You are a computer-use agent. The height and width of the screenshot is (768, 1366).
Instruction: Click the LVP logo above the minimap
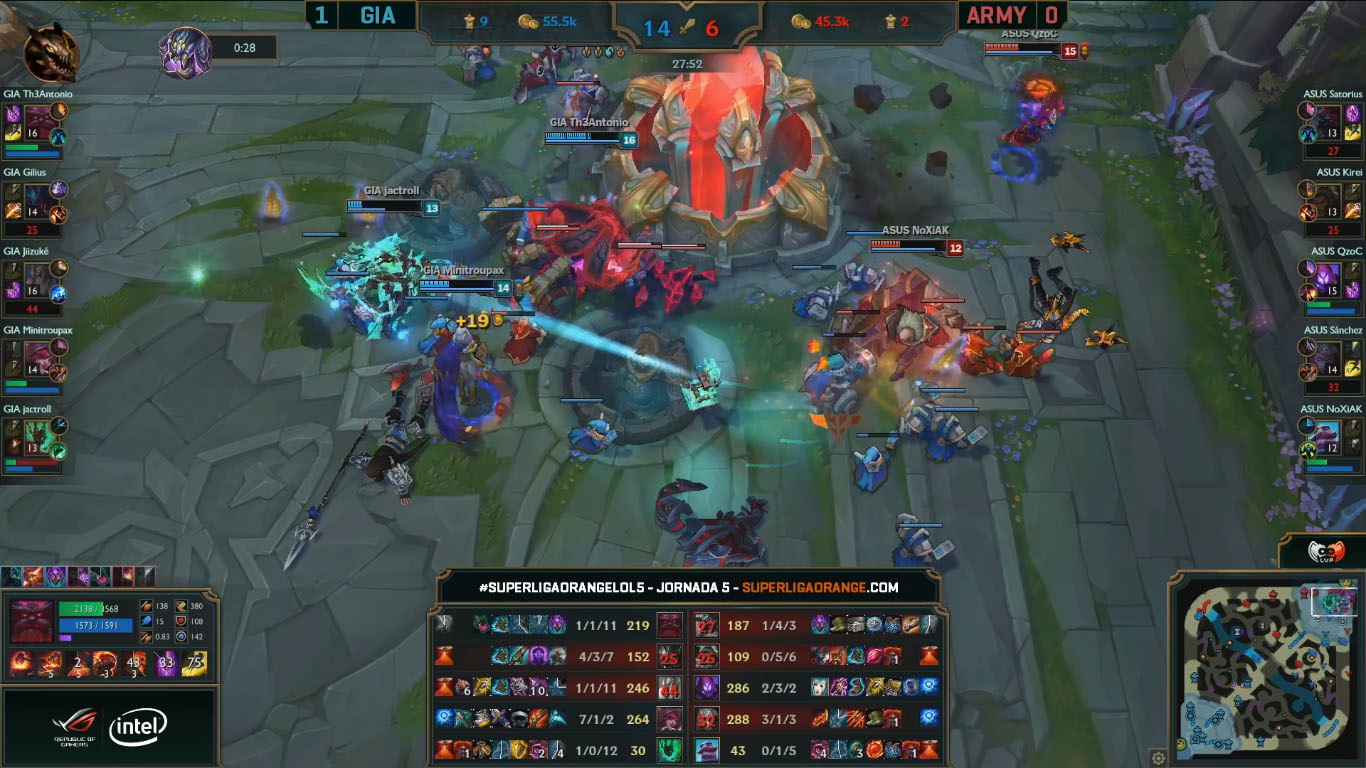click(1324, 552)
